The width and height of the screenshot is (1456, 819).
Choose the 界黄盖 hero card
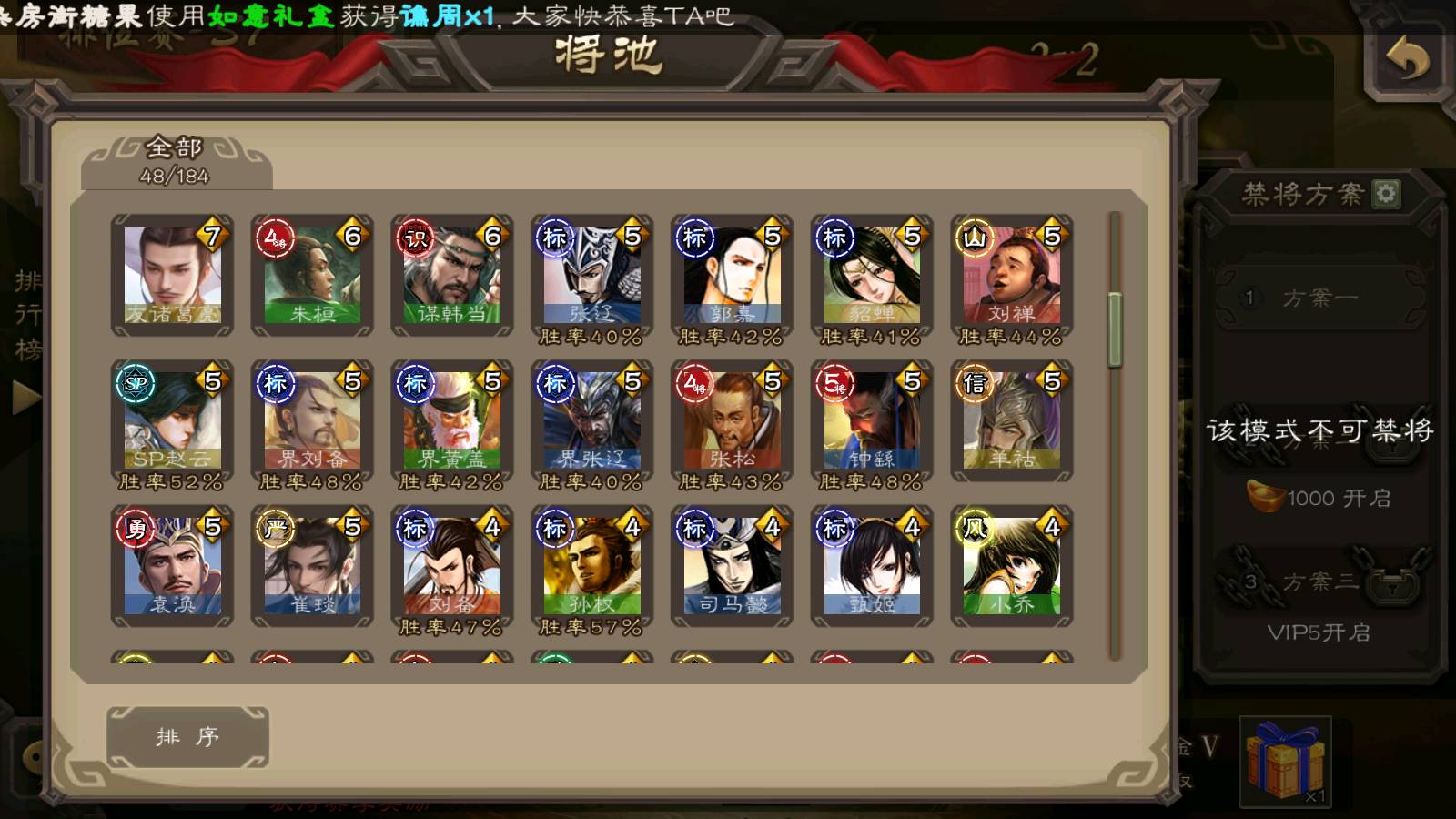[x=452, y=420]
